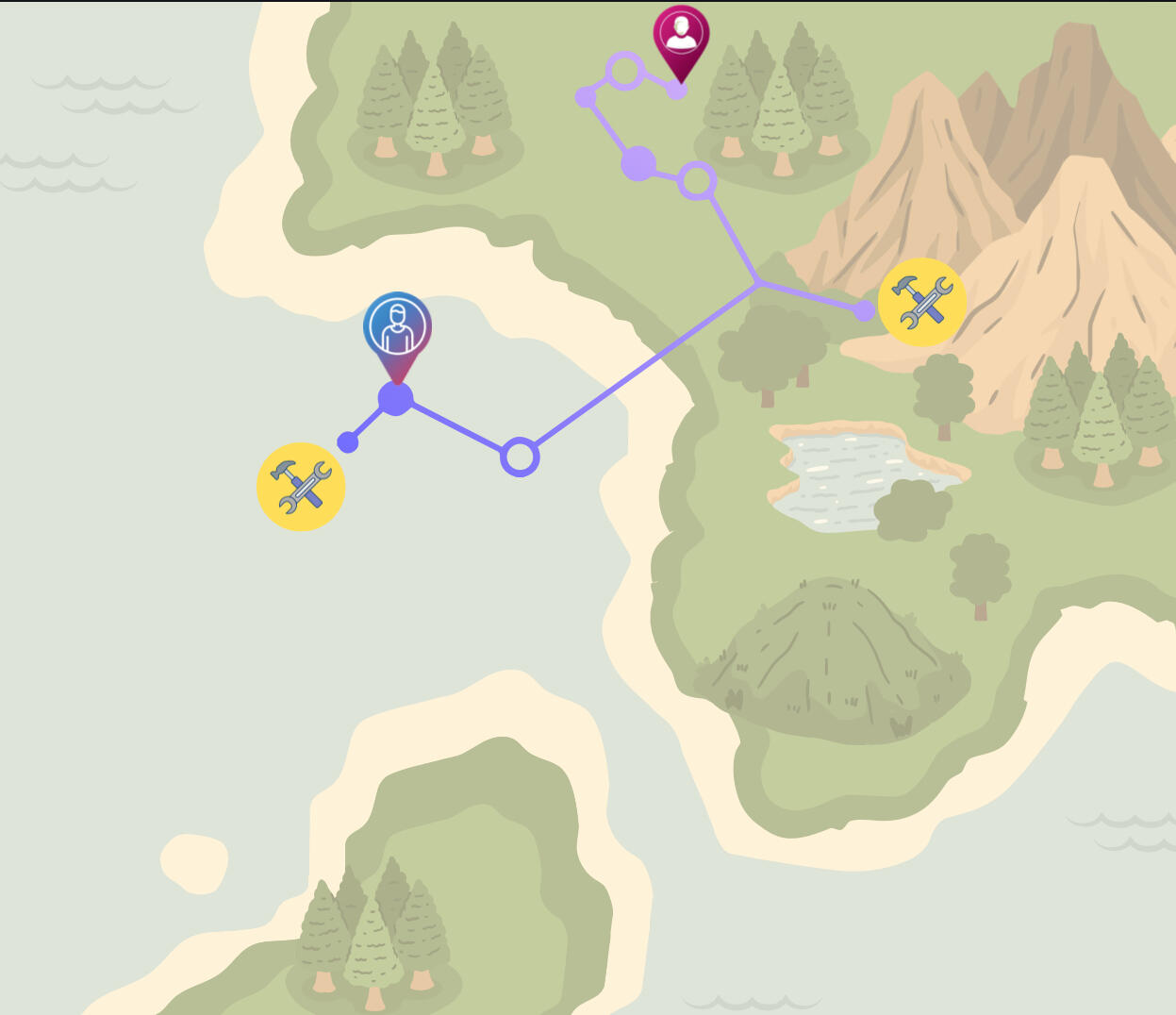Click the large solid light-purple route node
The width and height of the screenshot is (1176, 1015).
(x=638, y=163)
